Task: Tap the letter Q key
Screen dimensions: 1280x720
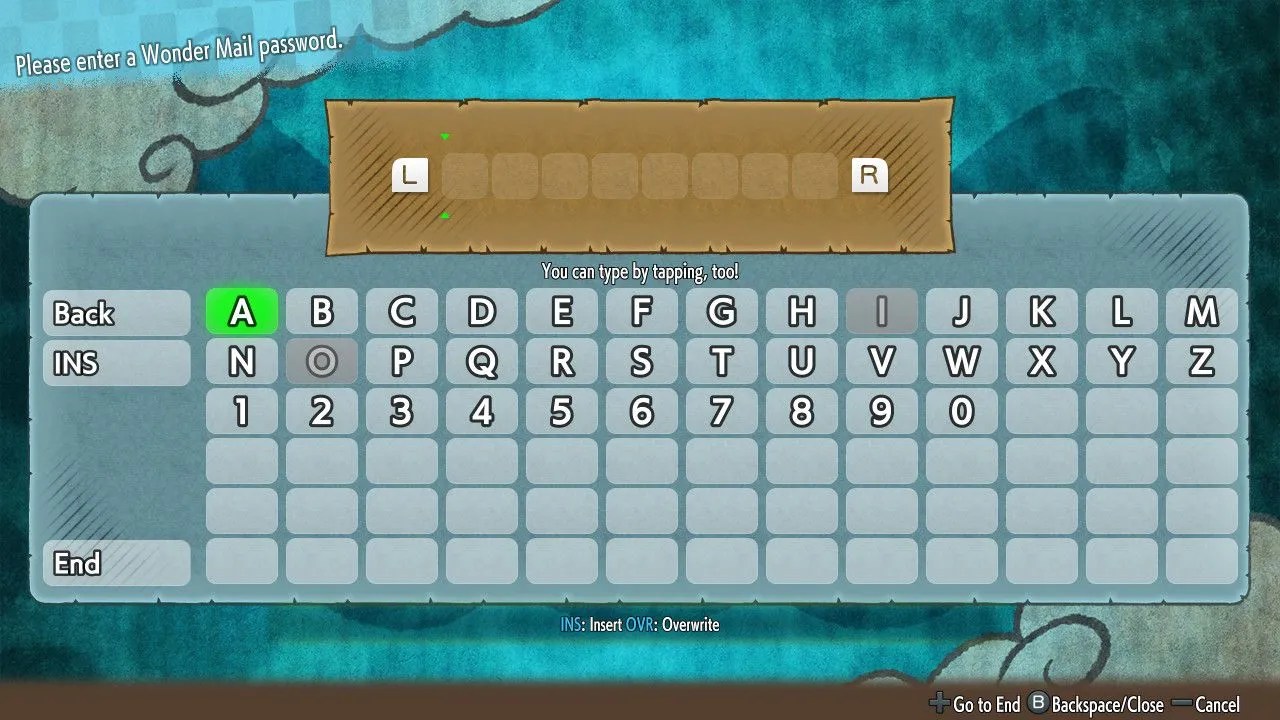Action: (482, 363)
